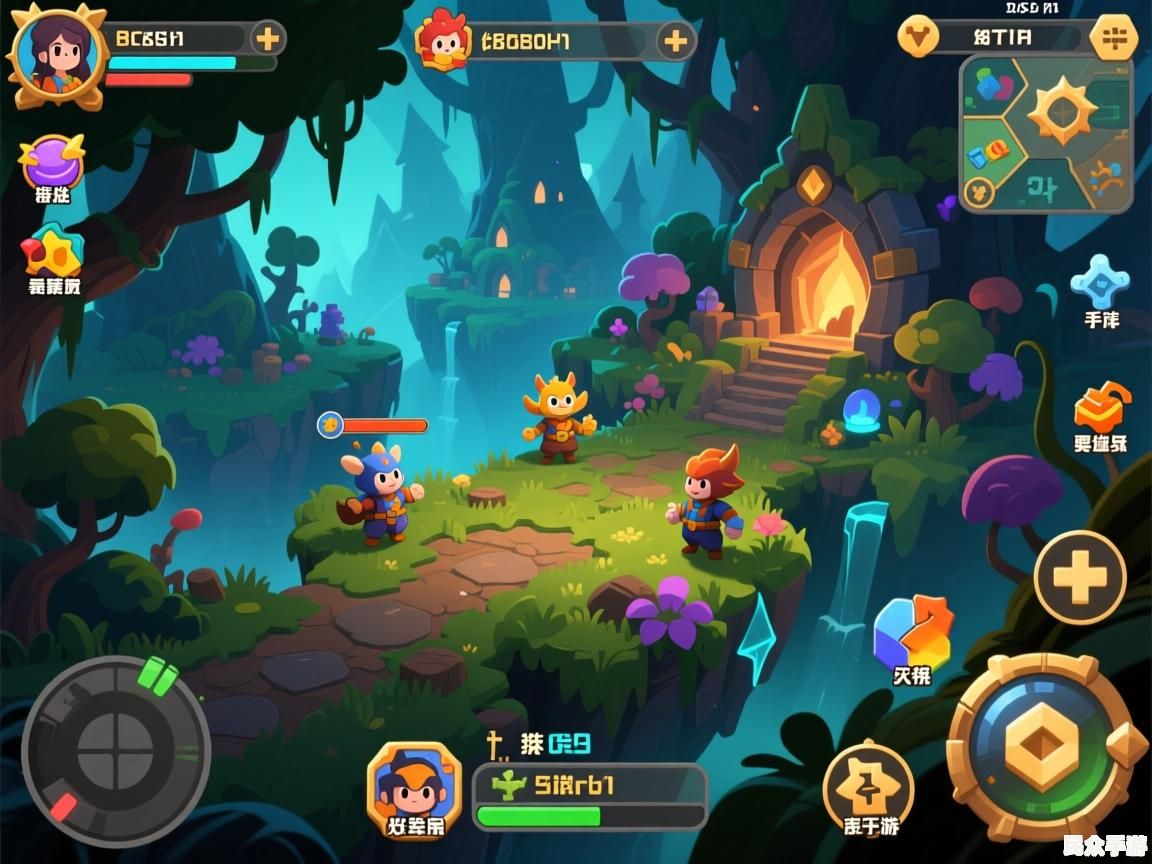Activate the purple orb lightning icon
The width and height of the screenshot is (1152, 864).
51,160
